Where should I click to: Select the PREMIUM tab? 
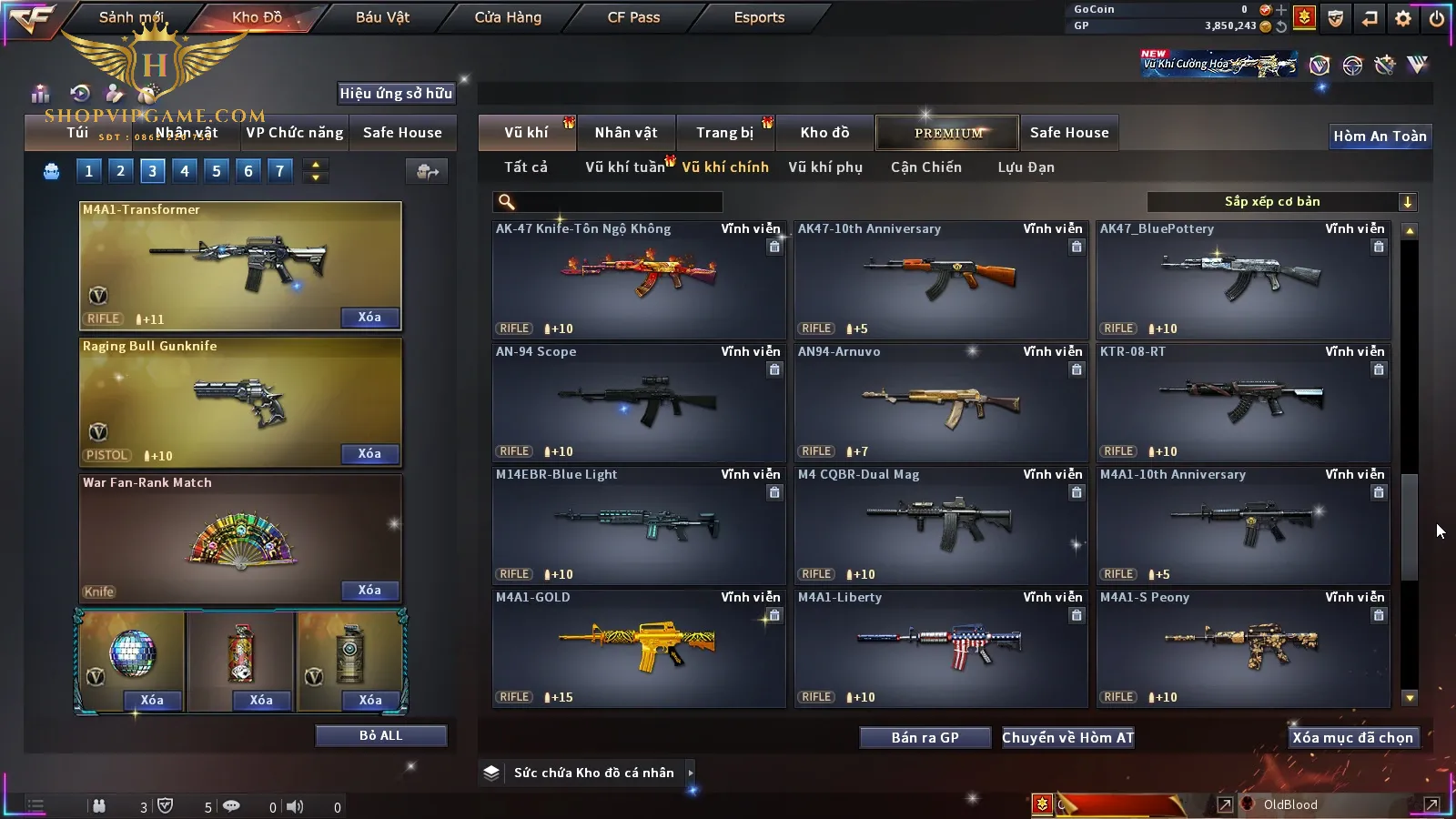948,133
